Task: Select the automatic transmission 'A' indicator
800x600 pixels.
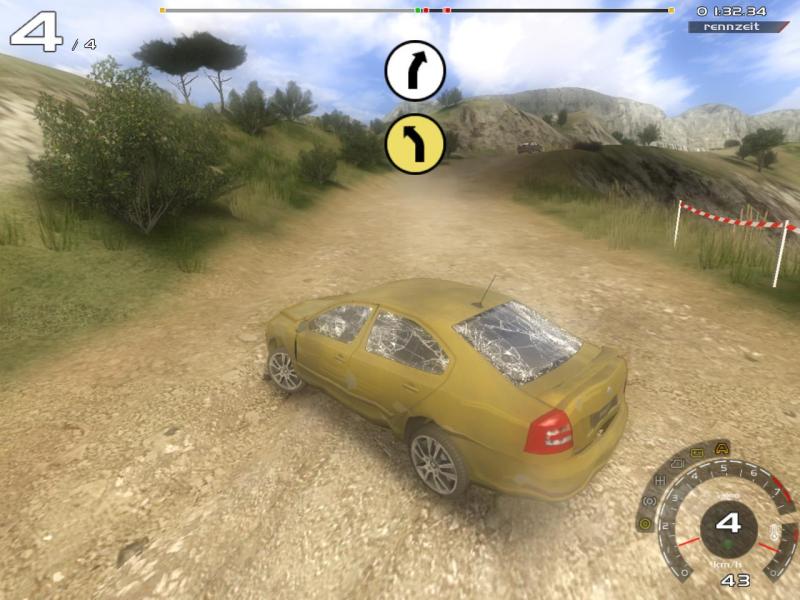Action: [721, 446]
